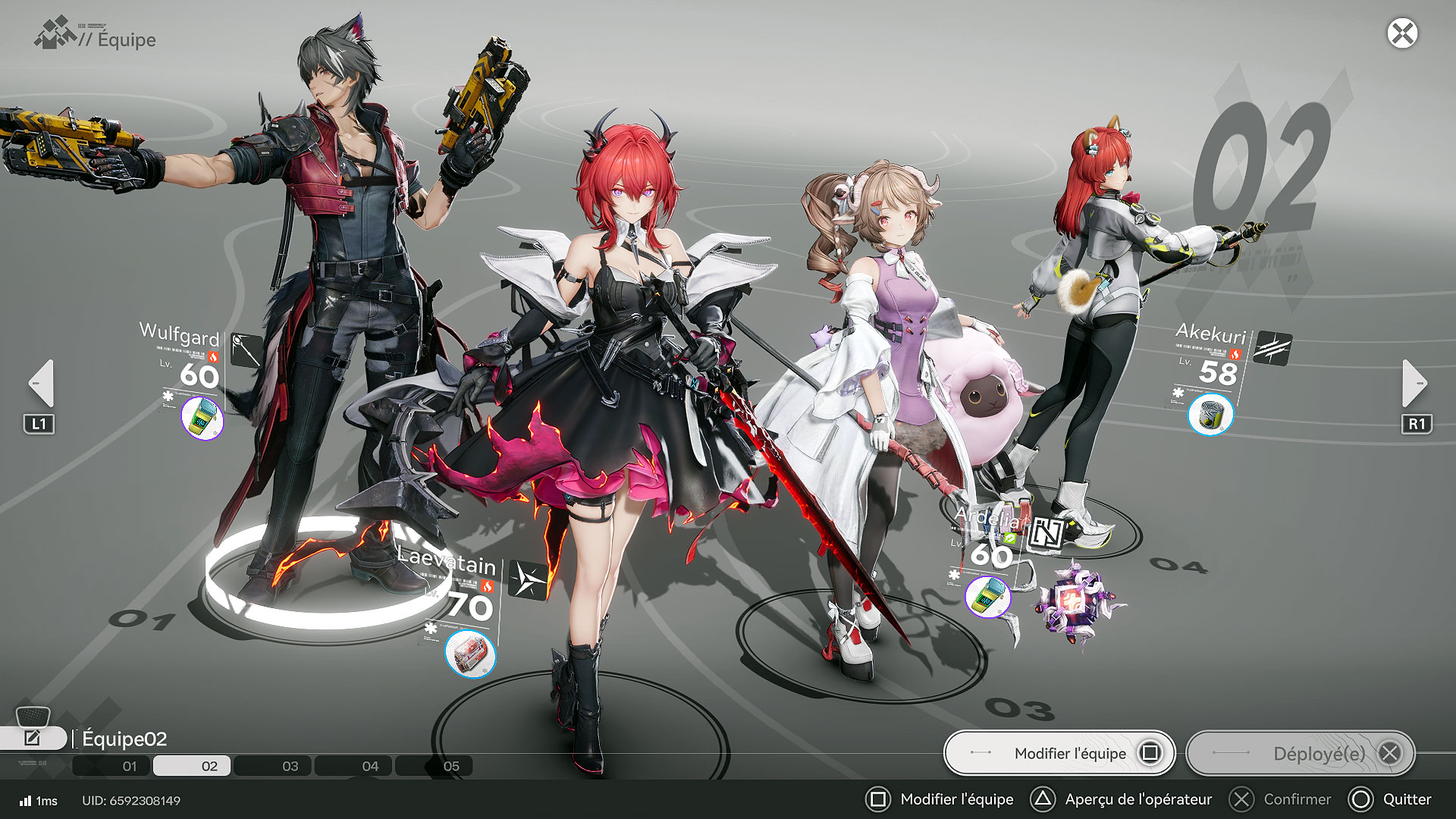The image size is (1456, 819).
Task: Open team tab 03
Action: (290, 766)
